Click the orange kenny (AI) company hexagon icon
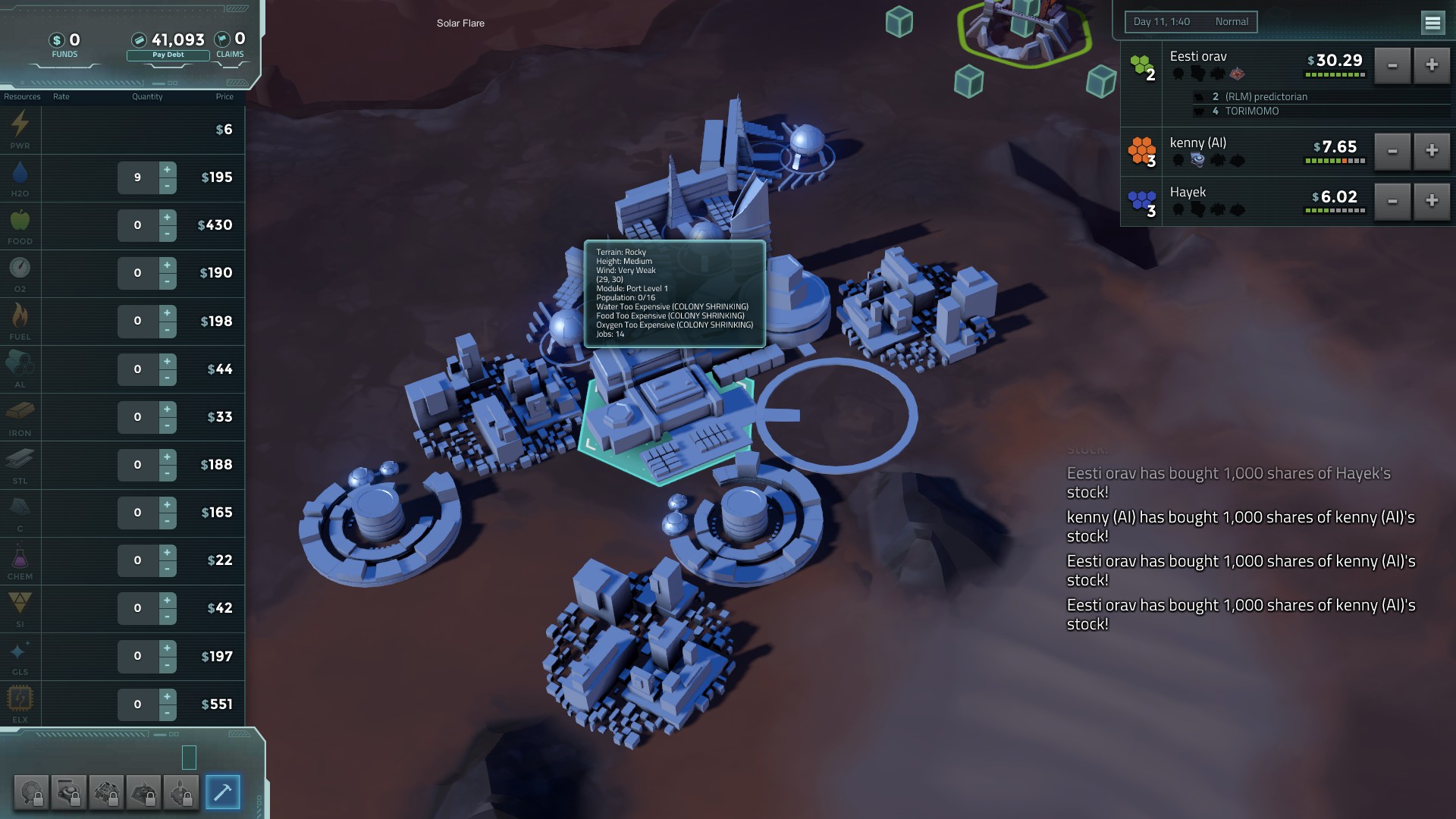The image size is (1456, 819). 1141,149
